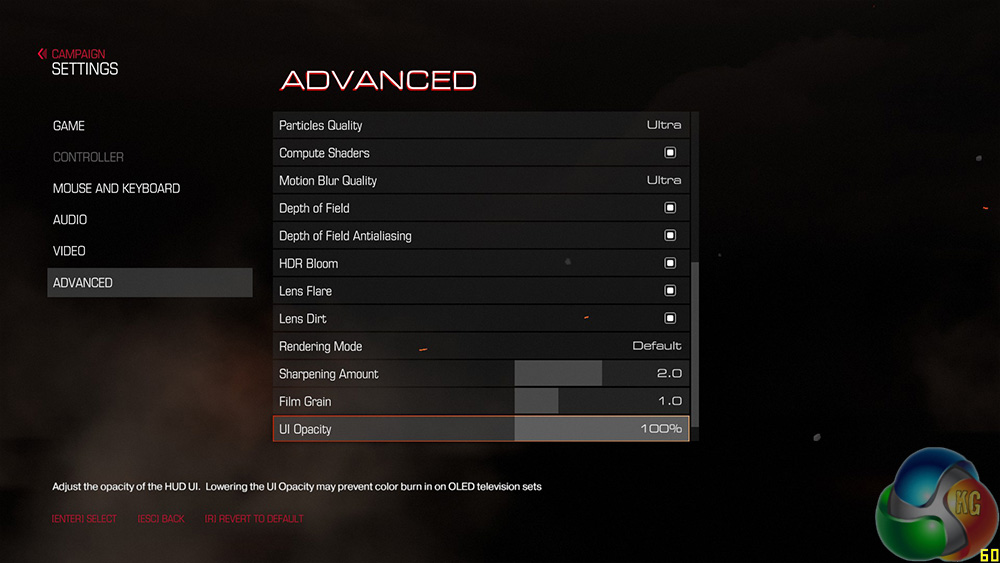
Task: Toggle the HDR Bloom checkbox
Action: pyautogui.click(x=670, y=263)
